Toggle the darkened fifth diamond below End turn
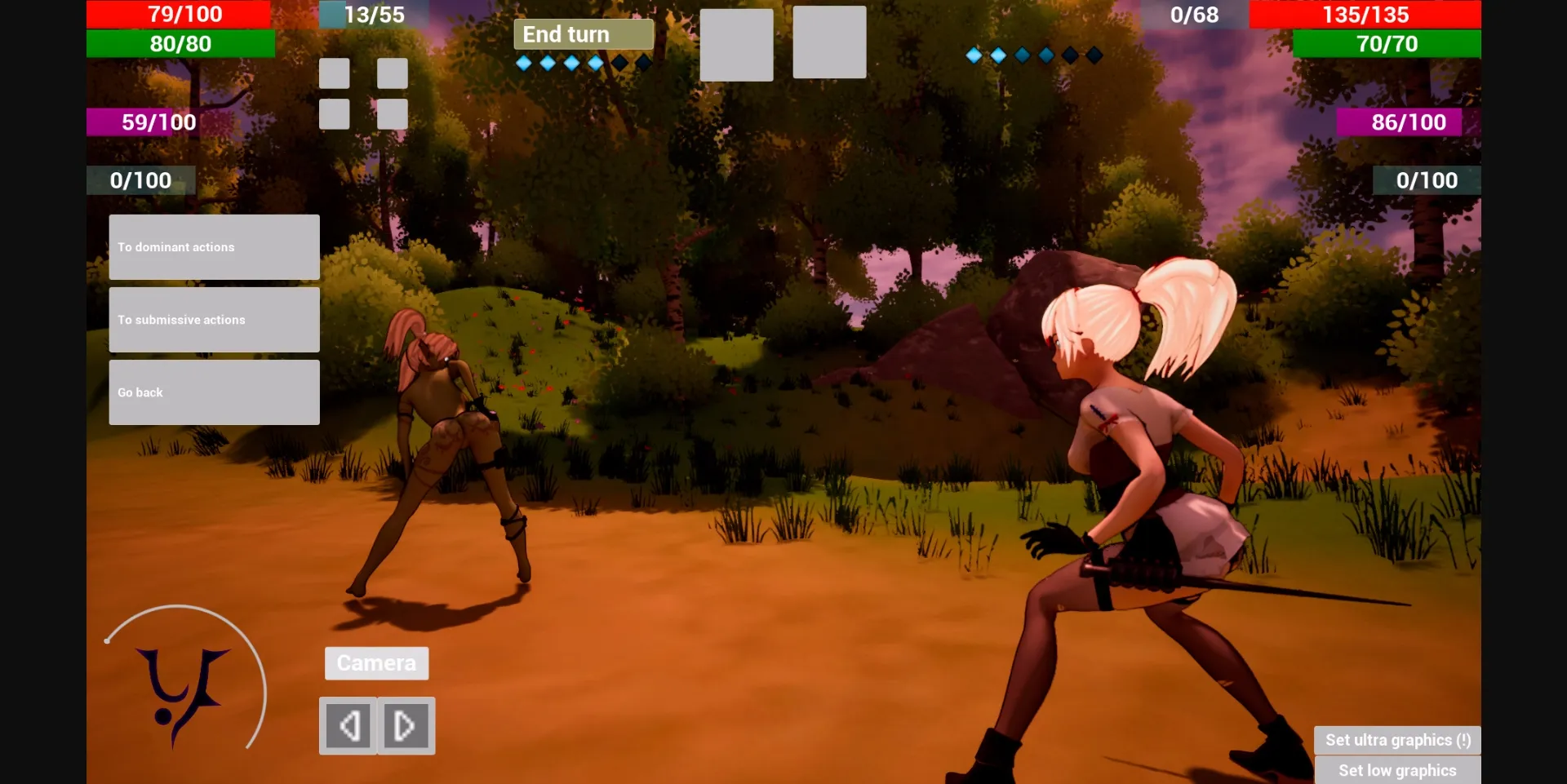 (x=619, y=61)
